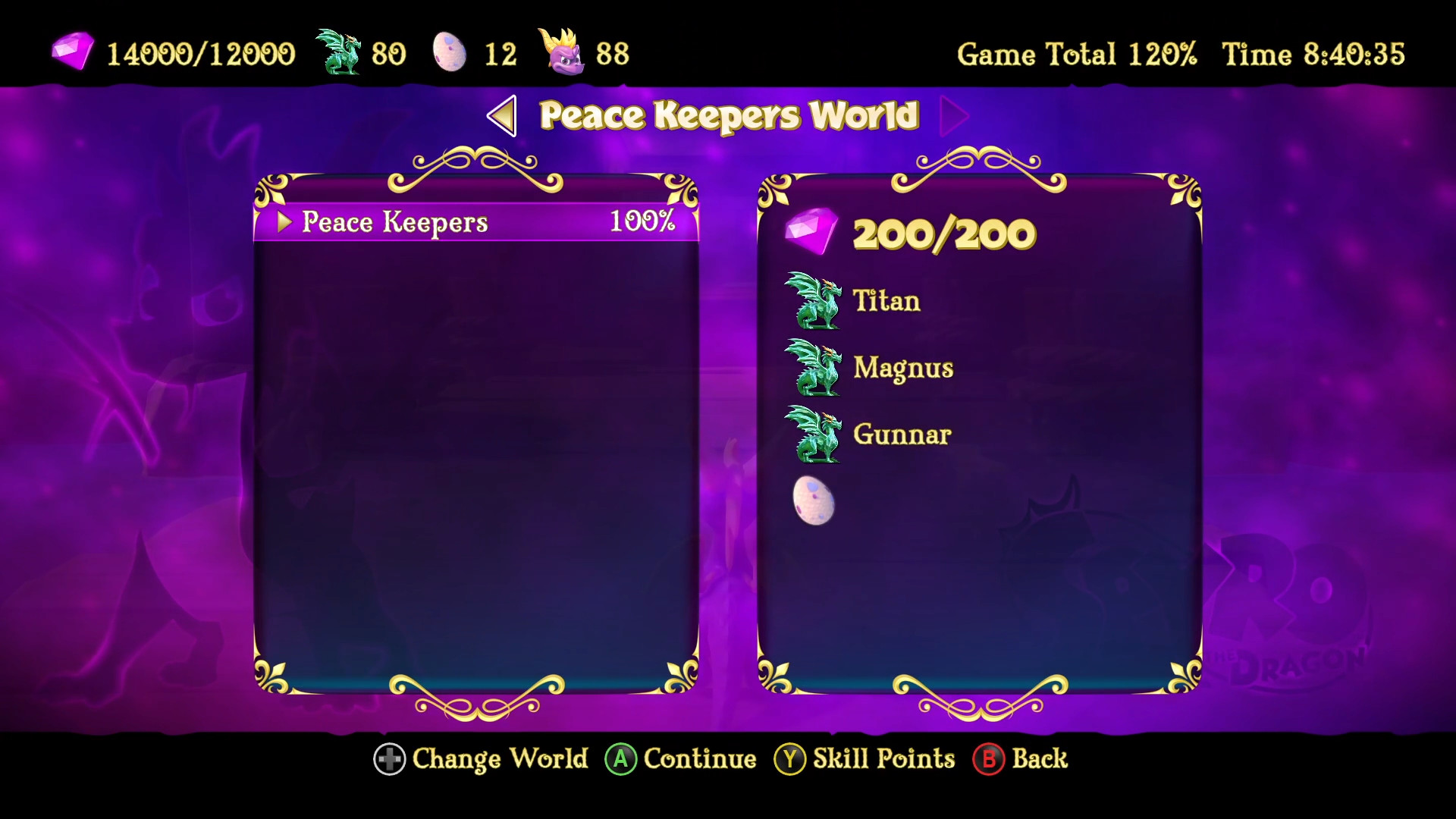This screenshot has height=819, width=1456.
Task: Select the dragon icon showing 80 rescued
Action: click(x=337, y=52)
